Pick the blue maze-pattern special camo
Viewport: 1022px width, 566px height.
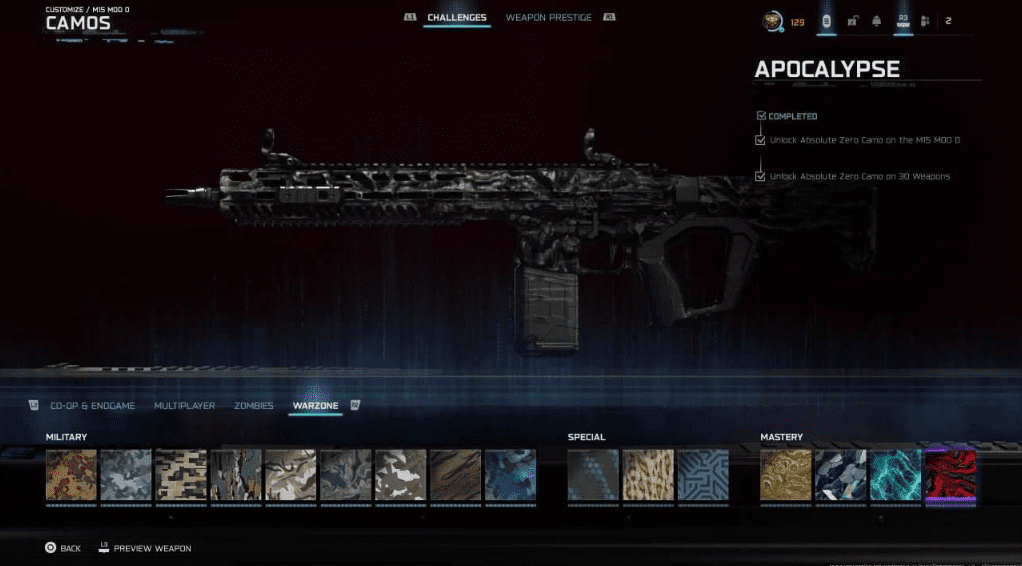coord(703,474)
